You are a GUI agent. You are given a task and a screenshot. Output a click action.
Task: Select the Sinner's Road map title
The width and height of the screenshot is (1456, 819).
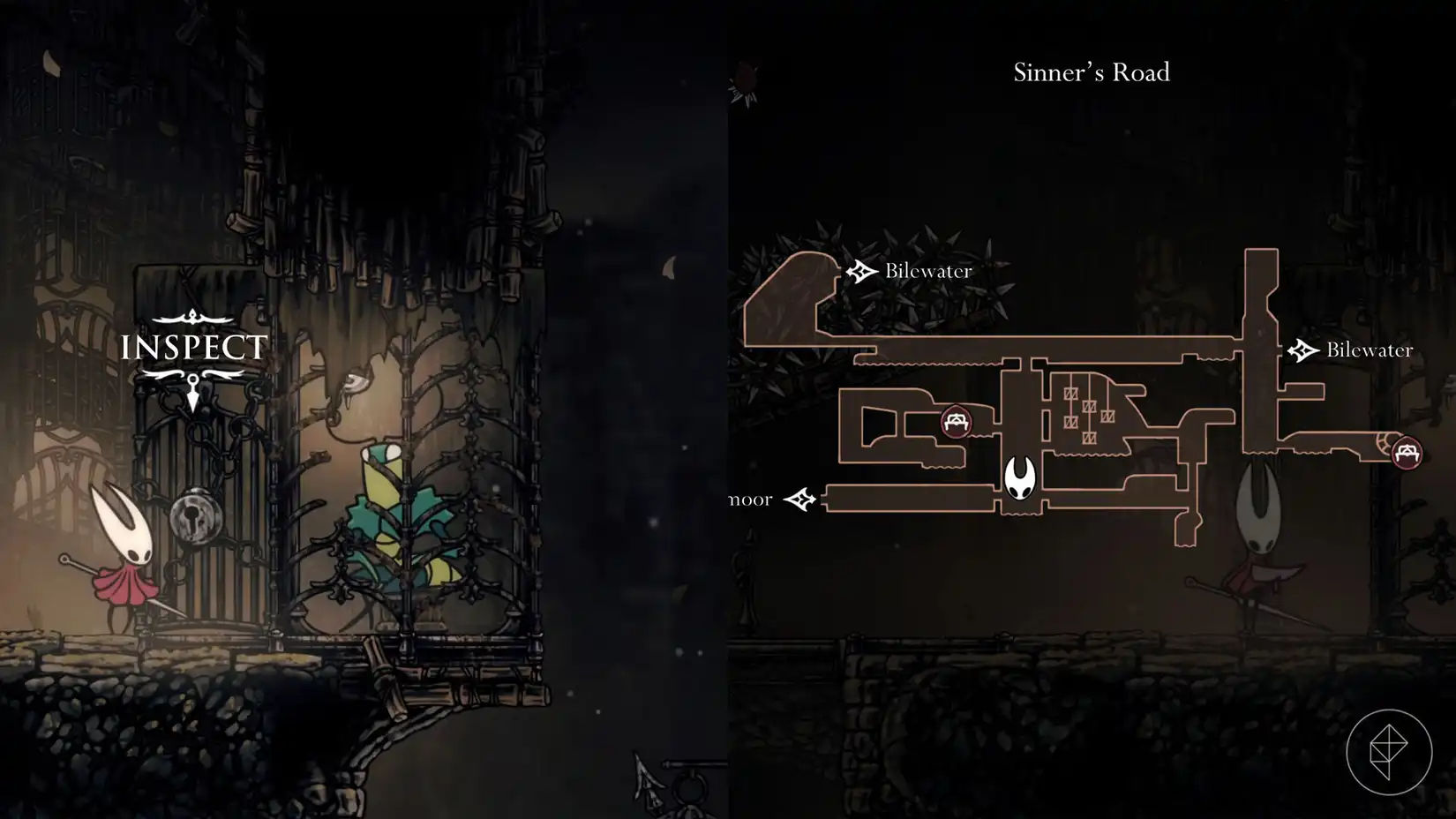coord(1091,72)
